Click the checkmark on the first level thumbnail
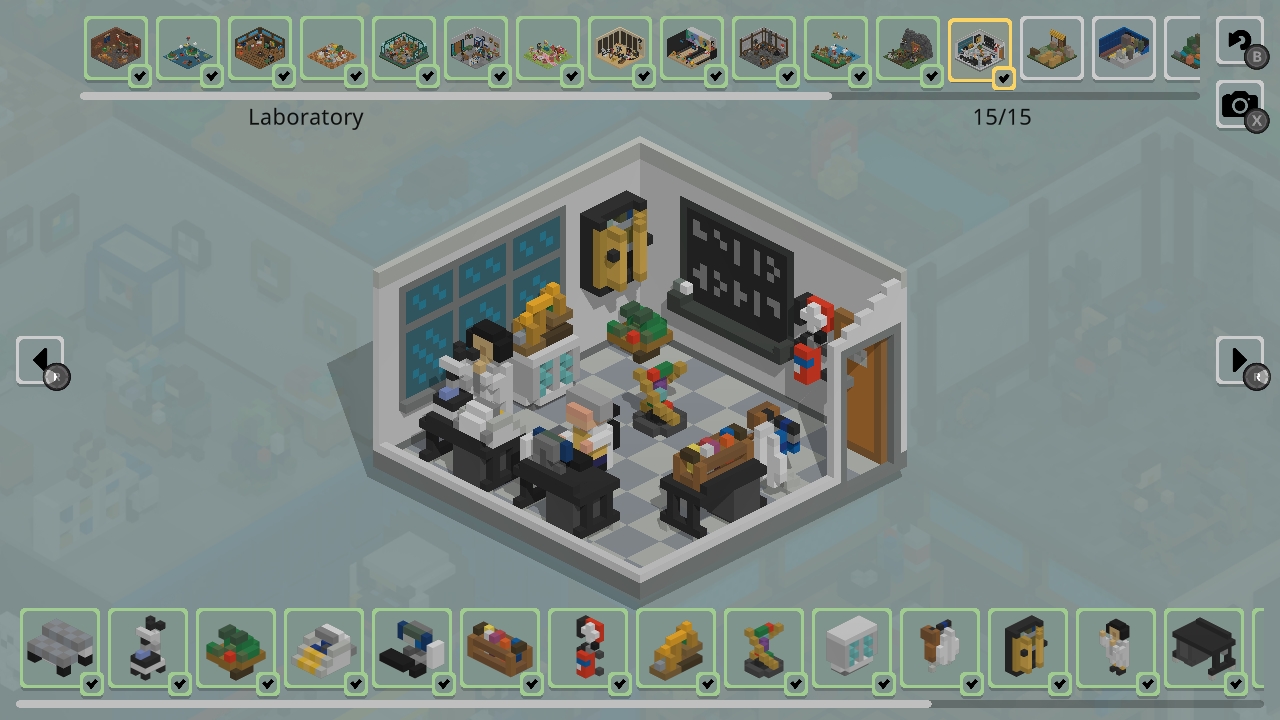The width and height of the screenshot is (1280, 720). (141, 73)
